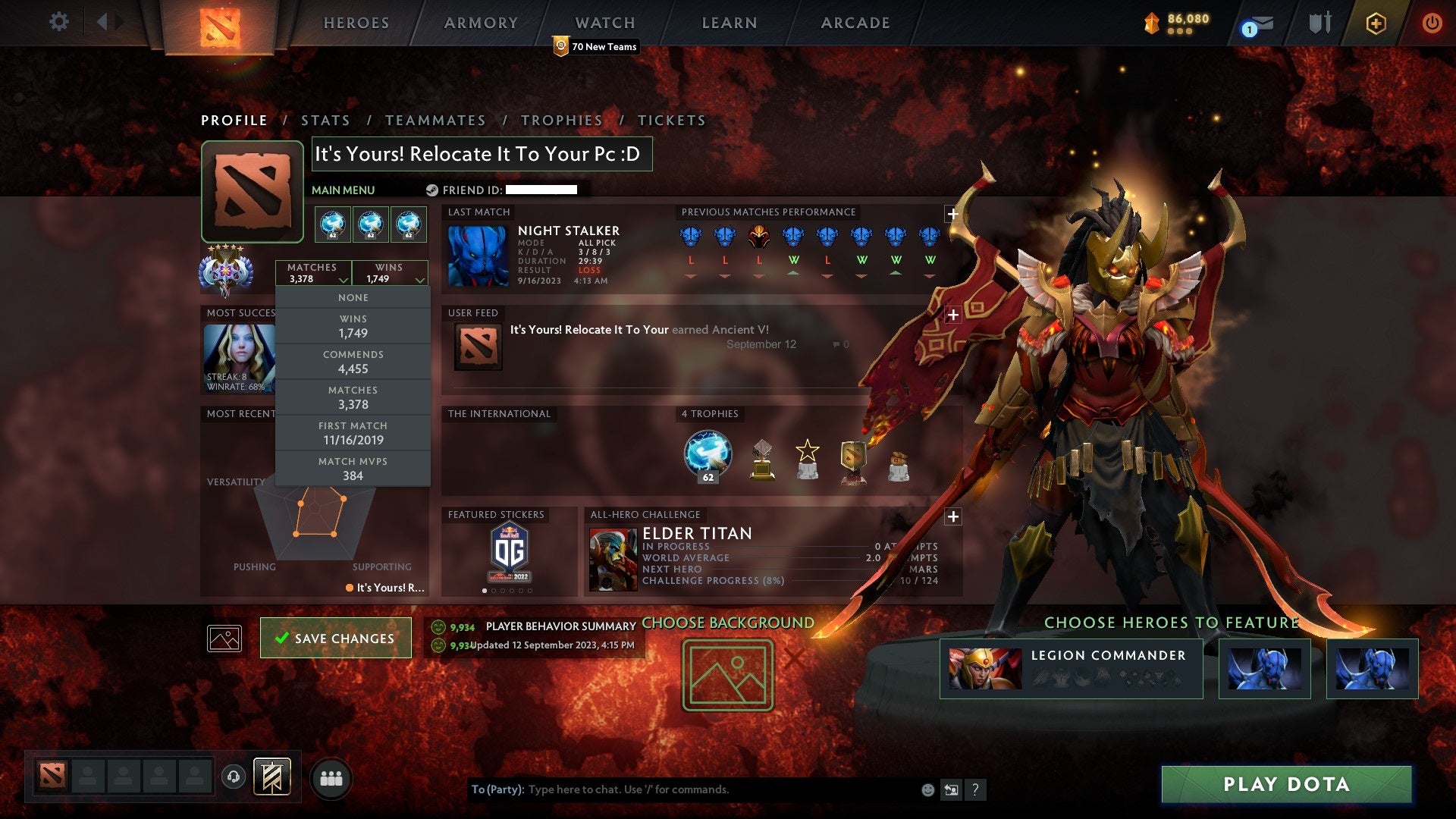Open the Wins dropdown chevron

[x=419, y=279]
